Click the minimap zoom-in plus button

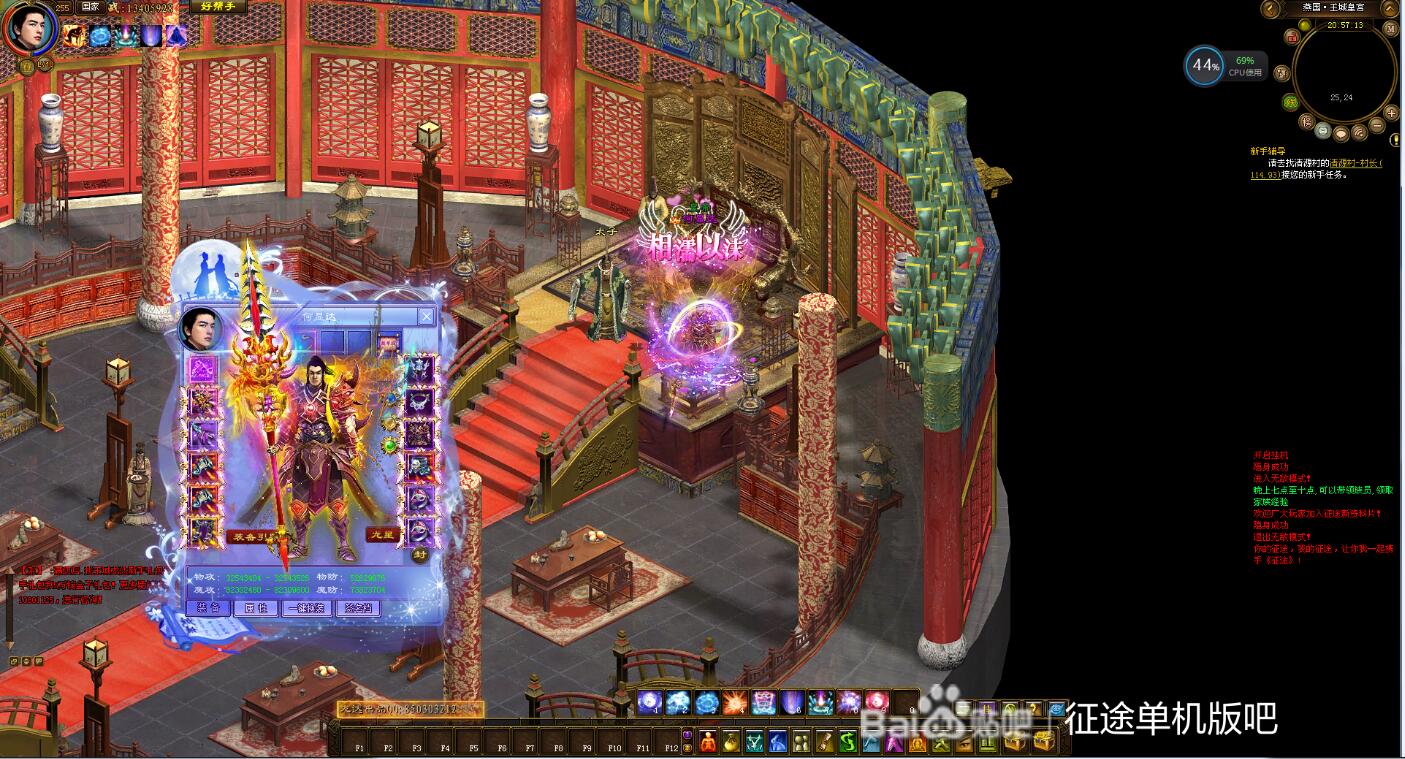1391,113
